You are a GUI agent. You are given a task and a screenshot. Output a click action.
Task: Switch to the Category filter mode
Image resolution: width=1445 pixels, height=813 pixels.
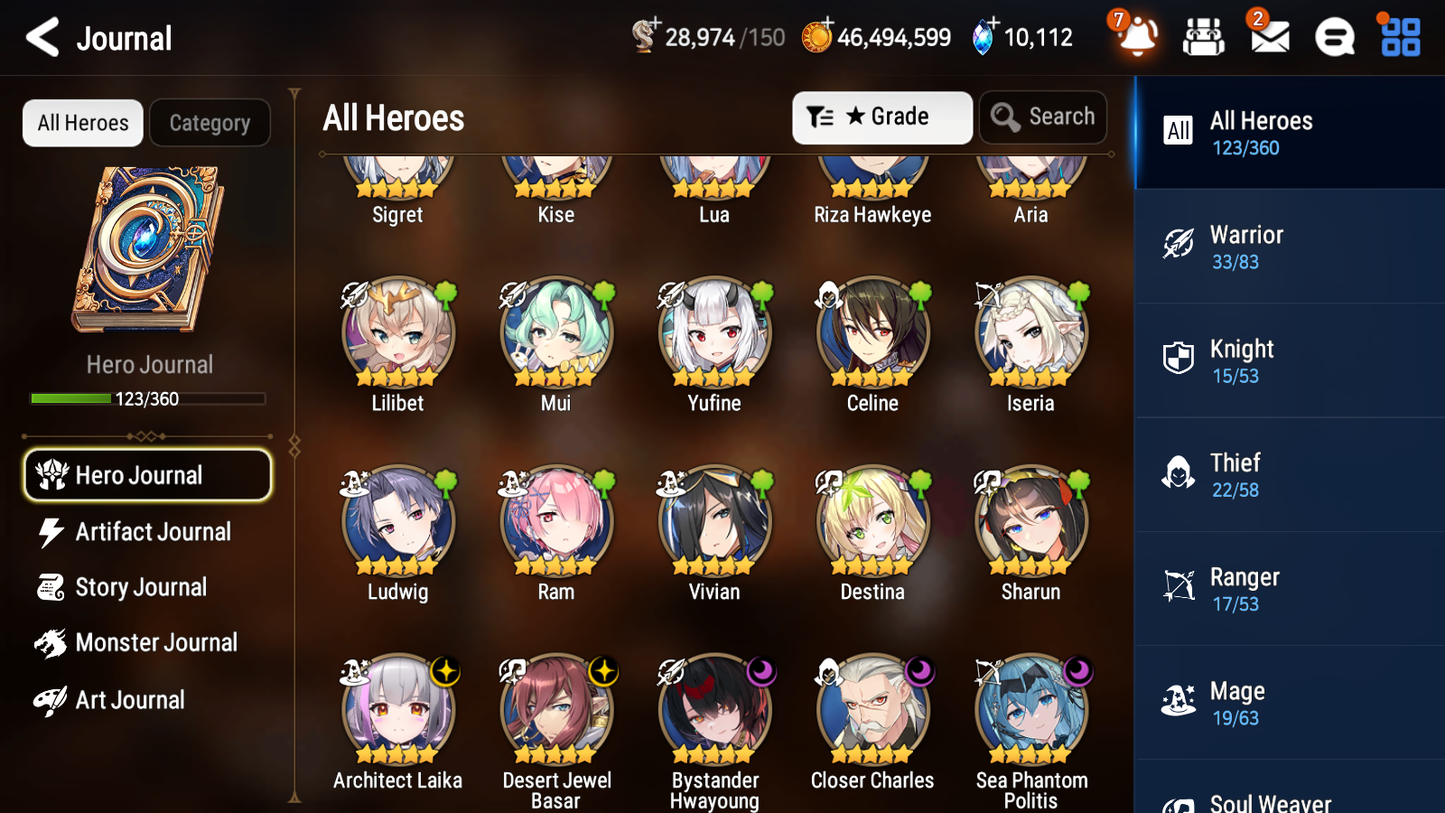point(210,122)
